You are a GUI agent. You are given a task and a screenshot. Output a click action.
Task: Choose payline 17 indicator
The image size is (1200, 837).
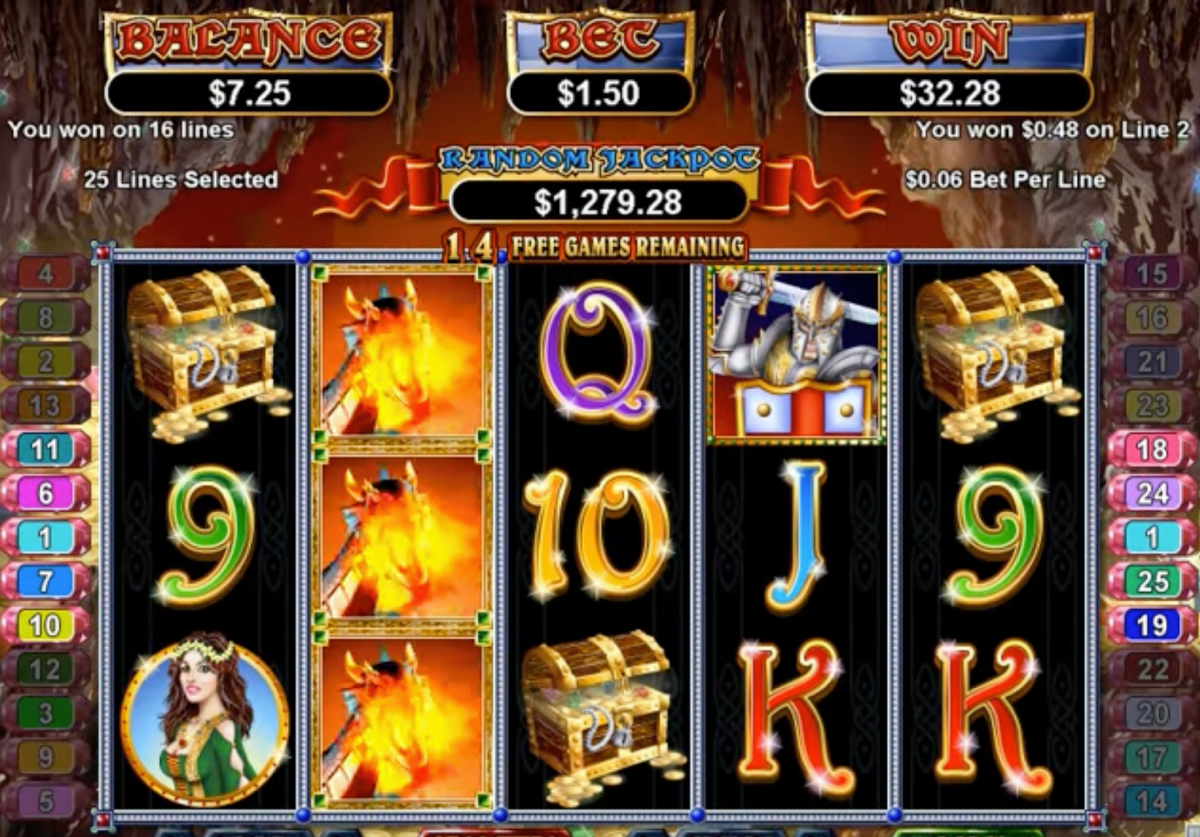[x=1152, y=757]
